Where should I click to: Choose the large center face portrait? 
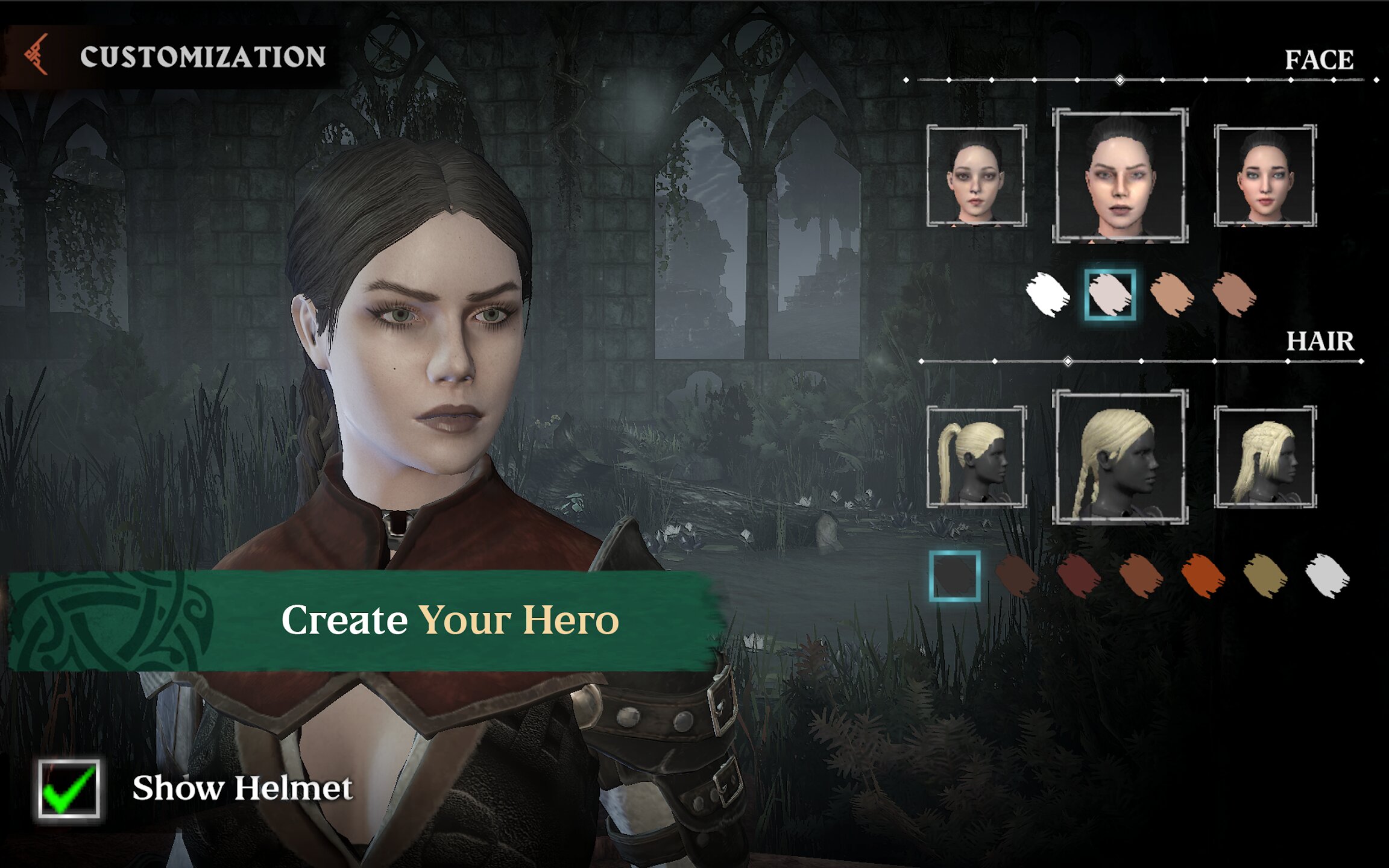pos(1120,175)
